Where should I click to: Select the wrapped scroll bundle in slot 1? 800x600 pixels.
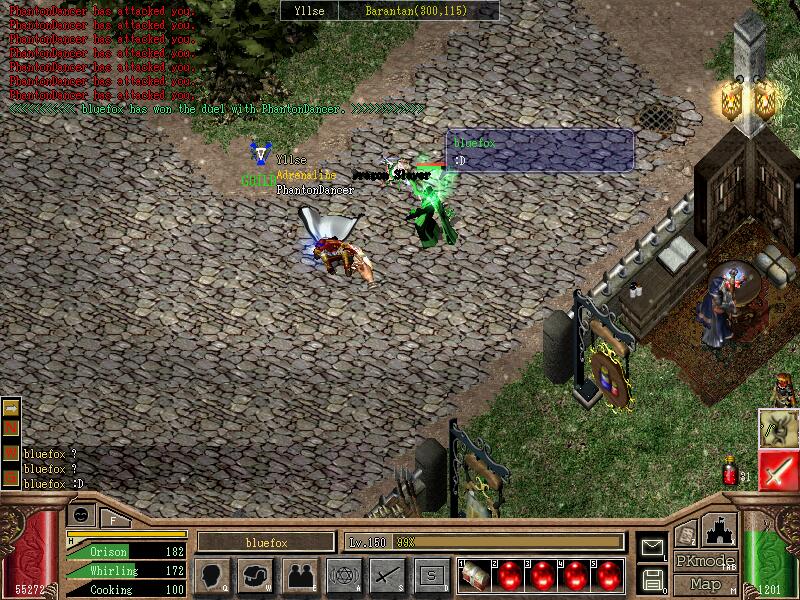click(475, 575)
